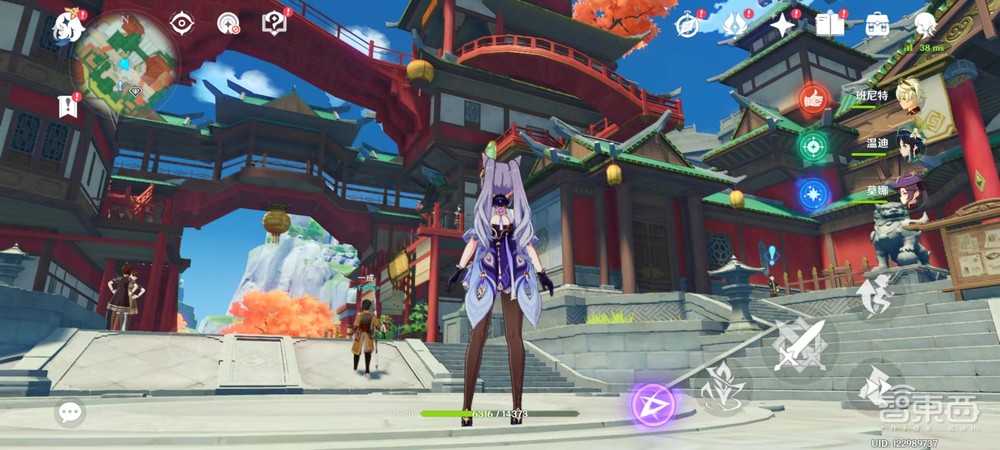The image size is (1000, 450).
Task: Activate the purple elemental burst button
Action: tap(653, 404)
